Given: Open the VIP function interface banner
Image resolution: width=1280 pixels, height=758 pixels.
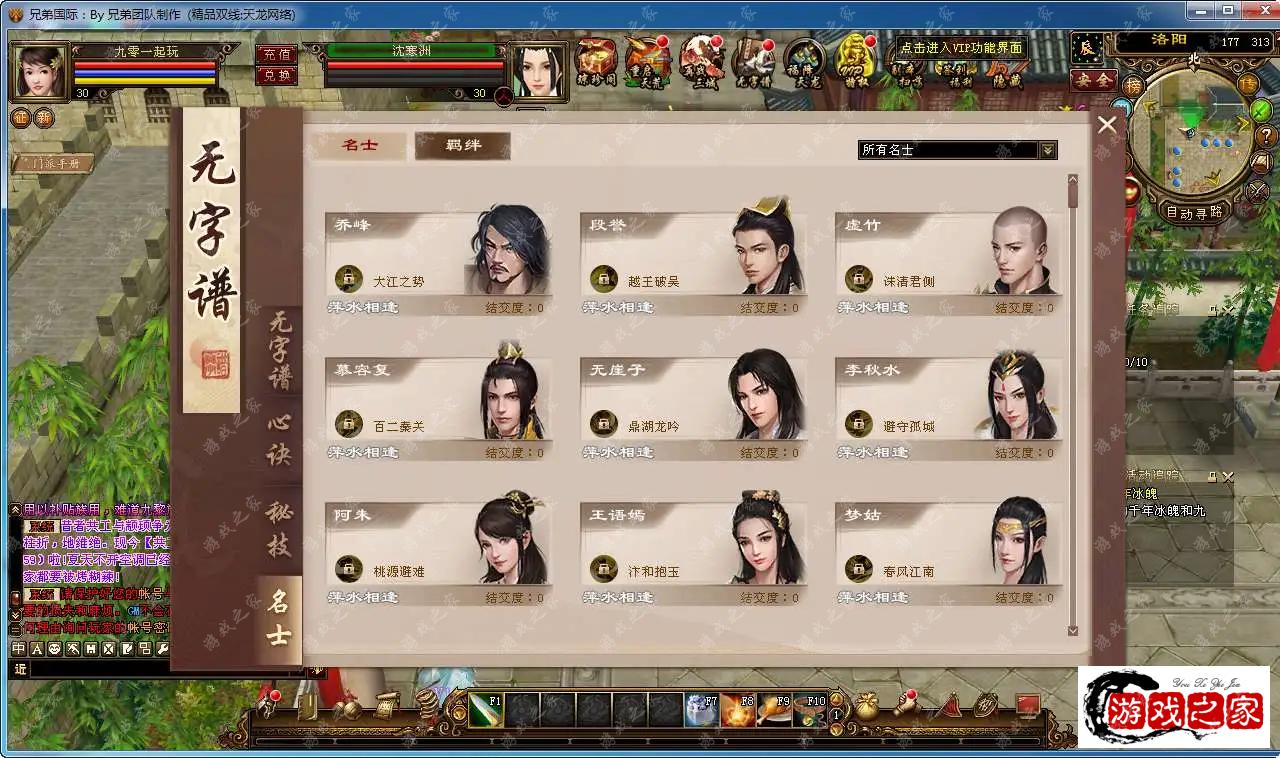Looking at the screenshot, I should [x=960, y=48].
